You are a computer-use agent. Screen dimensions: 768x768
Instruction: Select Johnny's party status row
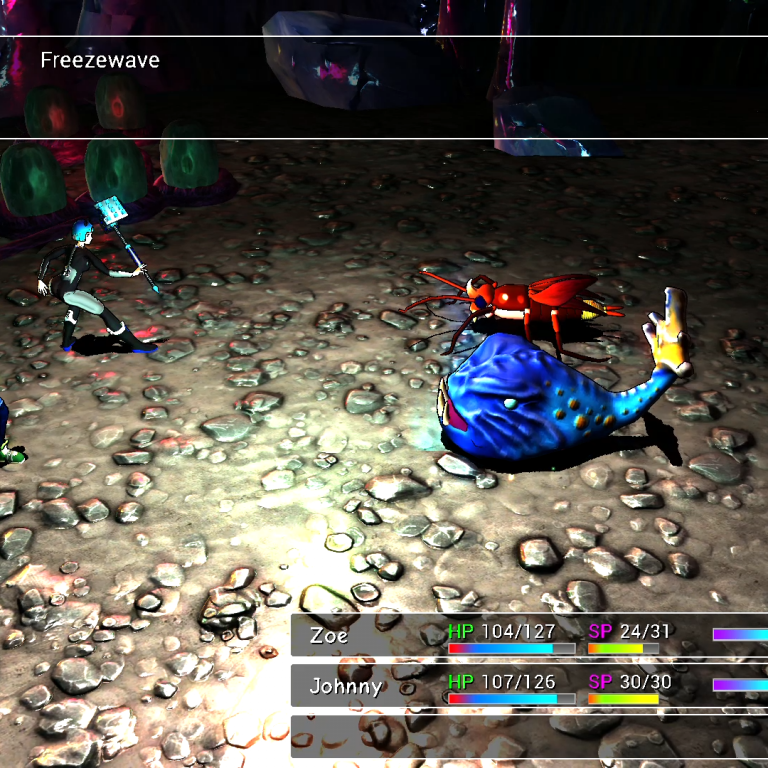click(529, 686)
